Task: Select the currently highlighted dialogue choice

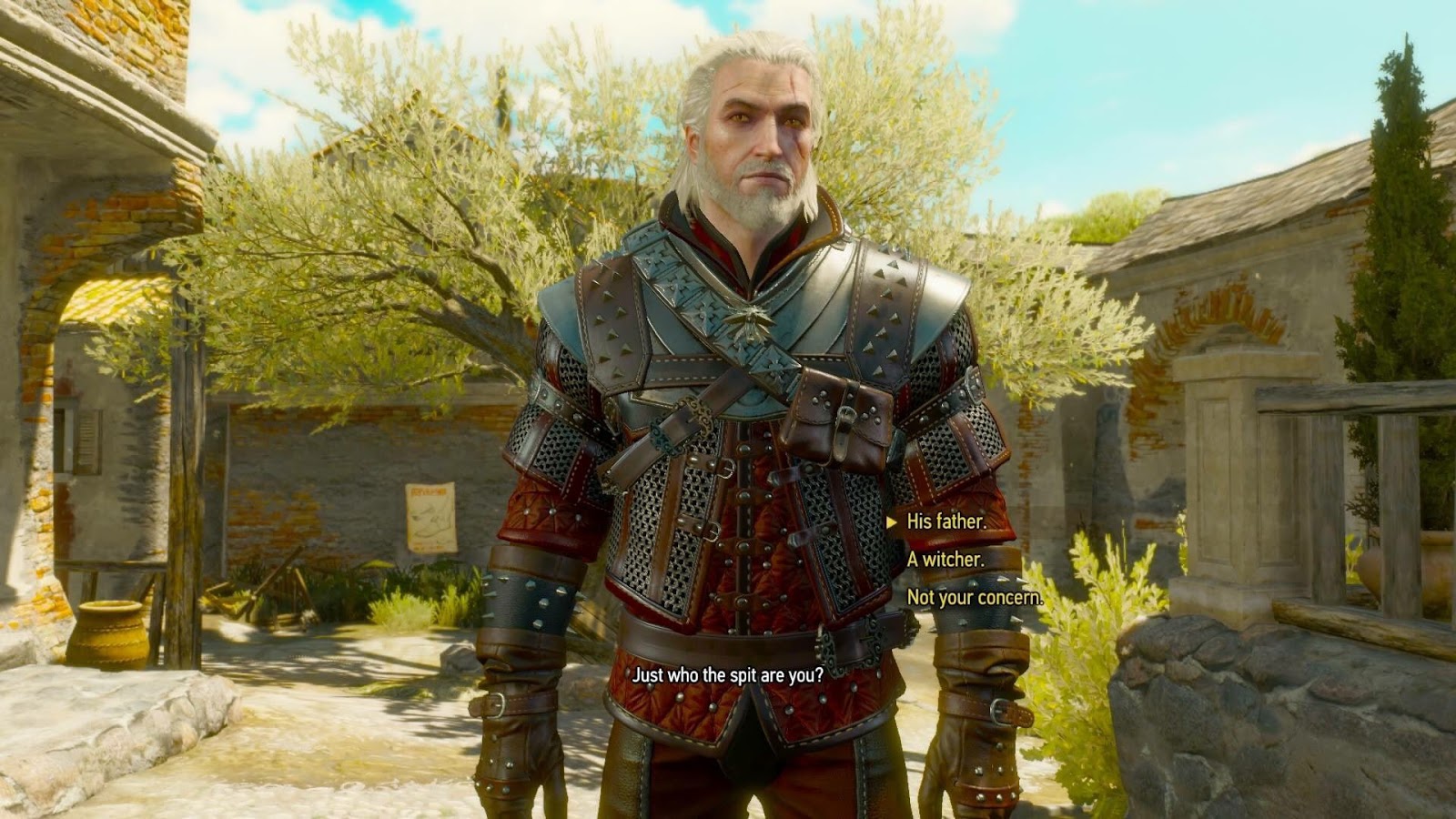Action: (x=946, y=523)
